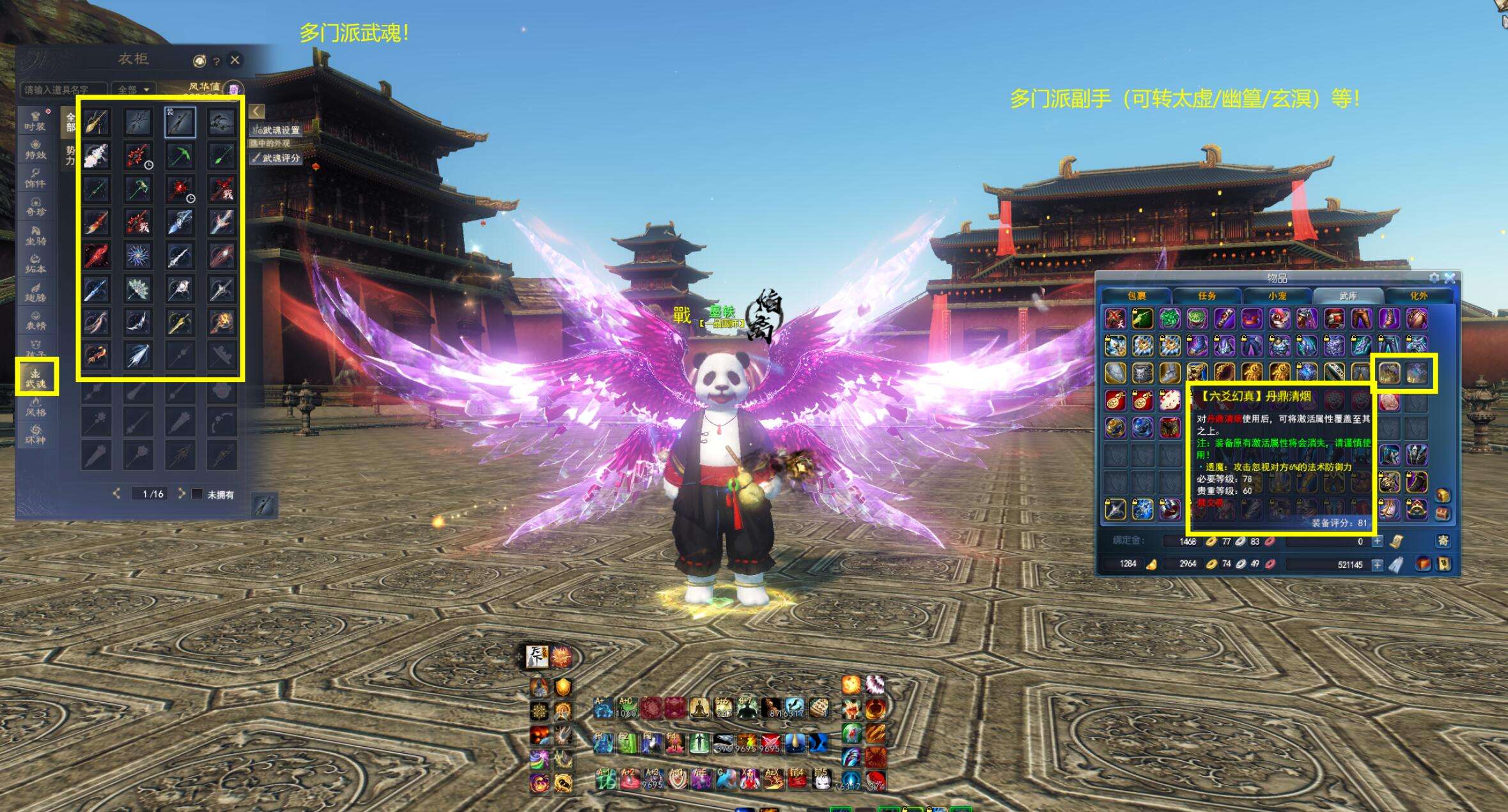Open the 化外 inventory tab
The image size is (1508, 812).
tap(1418, 296)
